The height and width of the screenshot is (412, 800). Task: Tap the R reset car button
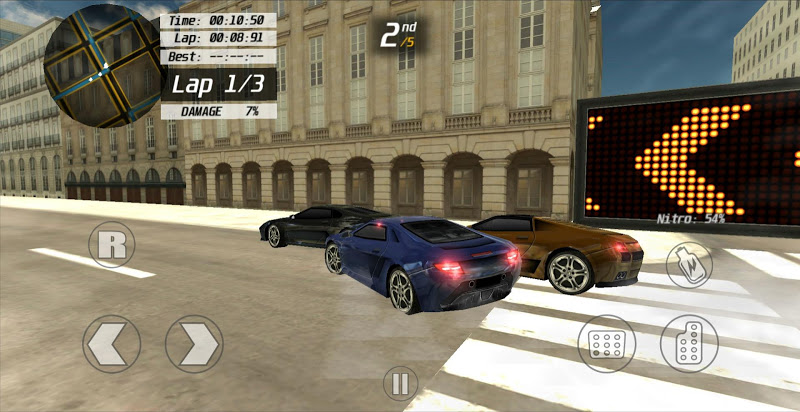pos(111,245)
